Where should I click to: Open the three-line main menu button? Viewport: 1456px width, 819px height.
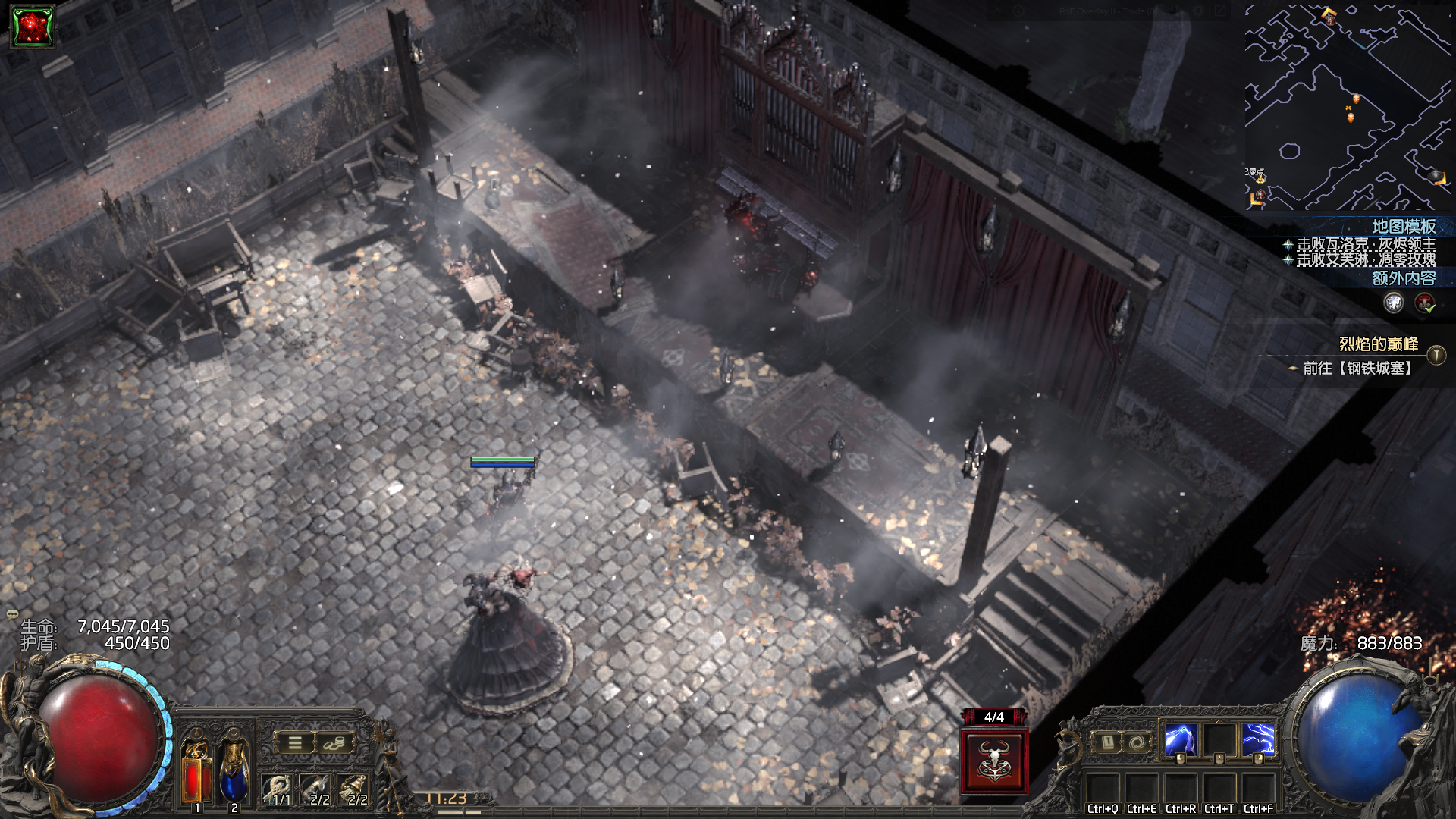point(295,743)
